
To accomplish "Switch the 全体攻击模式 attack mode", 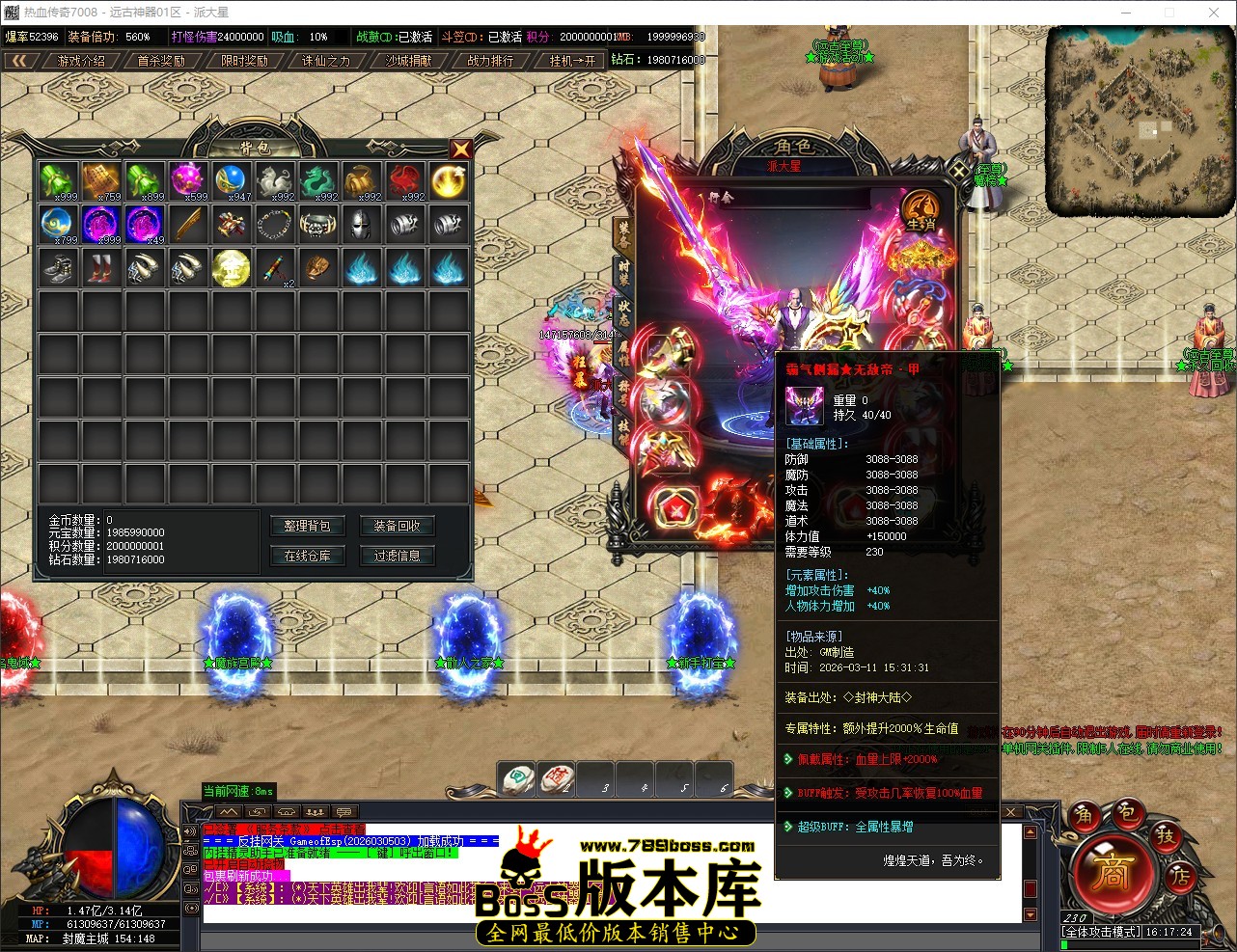I will point(1101,932).
